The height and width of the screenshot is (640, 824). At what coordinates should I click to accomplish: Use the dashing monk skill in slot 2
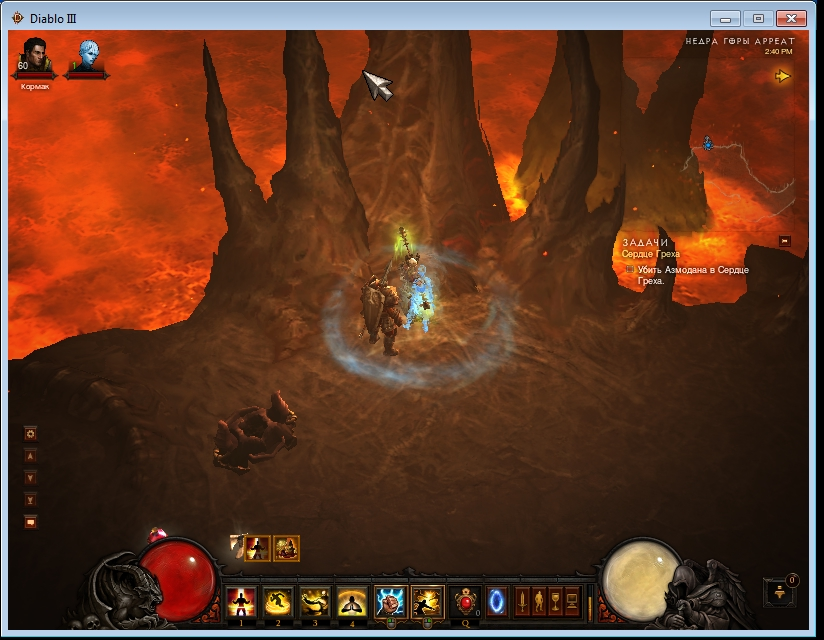tap(277, 601)
